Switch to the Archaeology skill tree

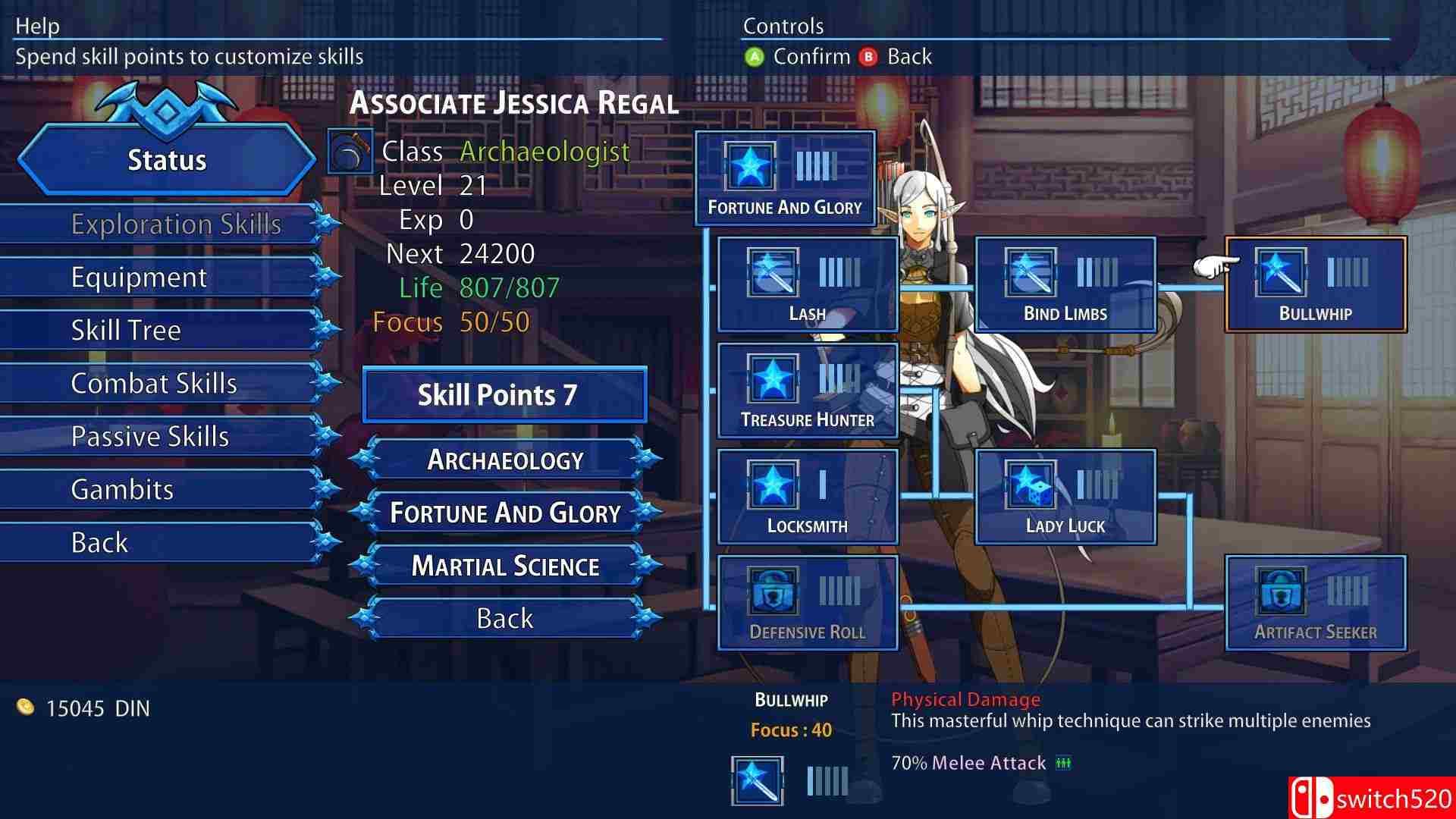click(x=505, y=460)
